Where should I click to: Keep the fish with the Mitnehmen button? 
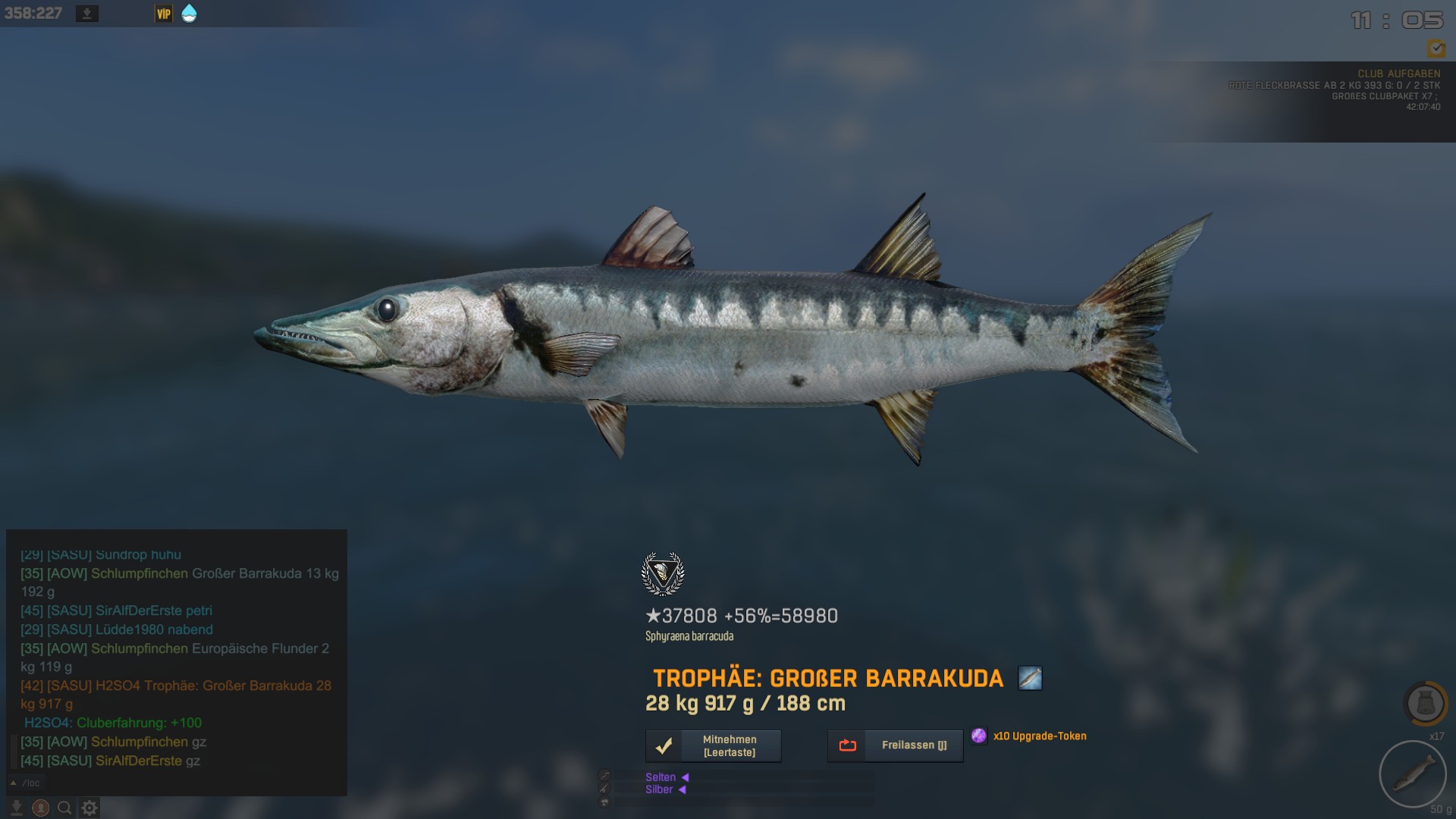(x=713, y=745)
